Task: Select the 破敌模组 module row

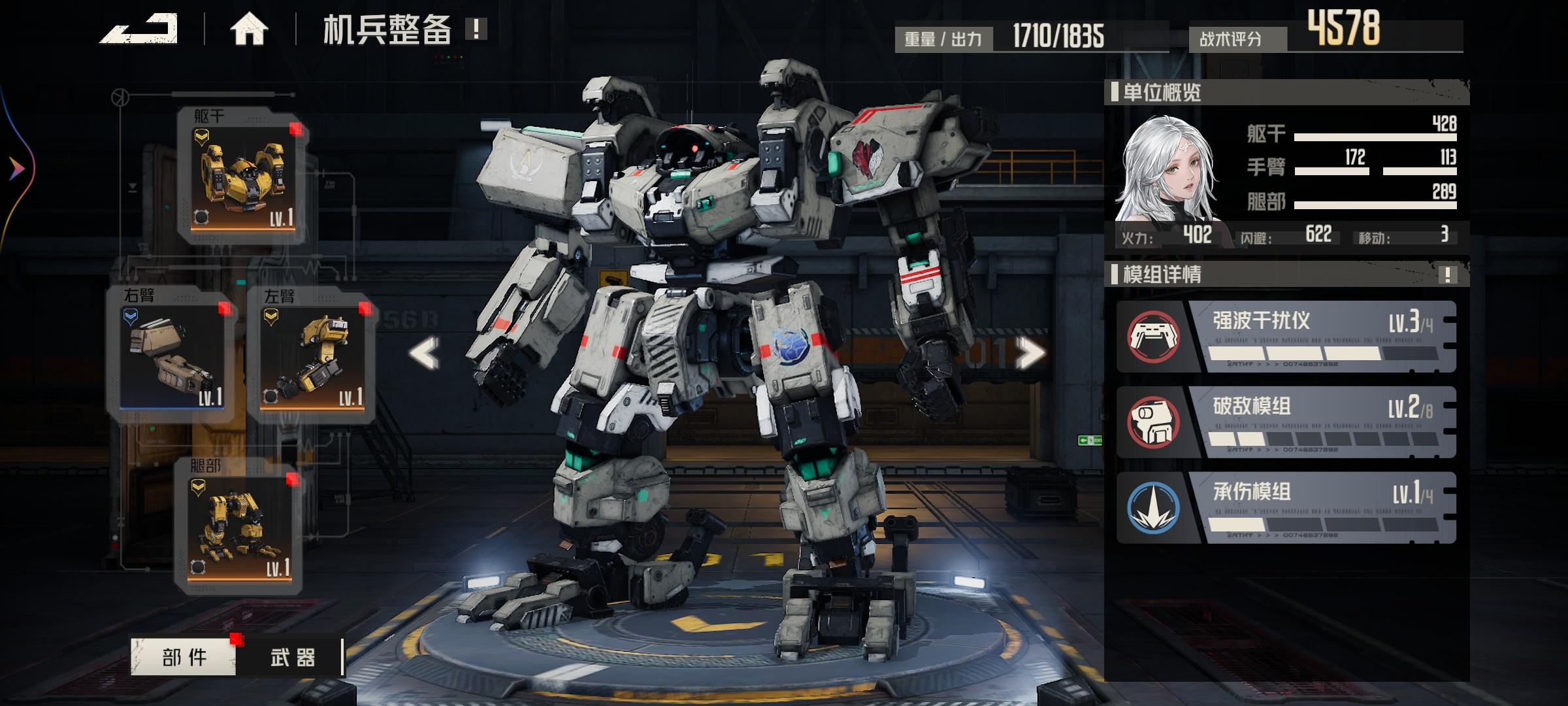Action: click(1286, 422)
